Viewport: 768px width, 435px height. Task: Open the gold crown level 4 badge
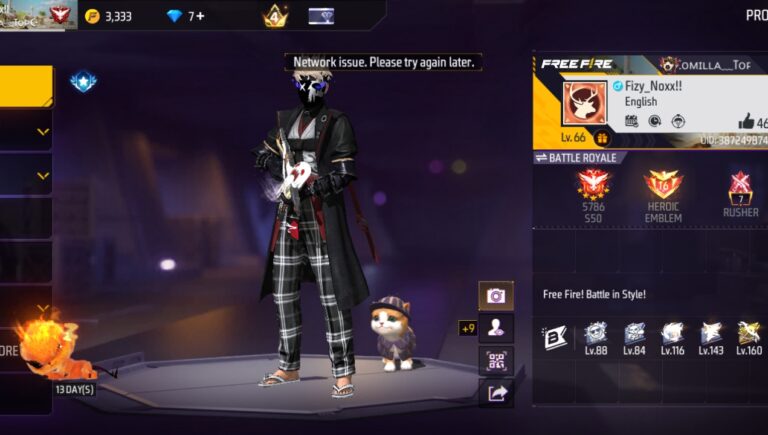tap(275, 16)
